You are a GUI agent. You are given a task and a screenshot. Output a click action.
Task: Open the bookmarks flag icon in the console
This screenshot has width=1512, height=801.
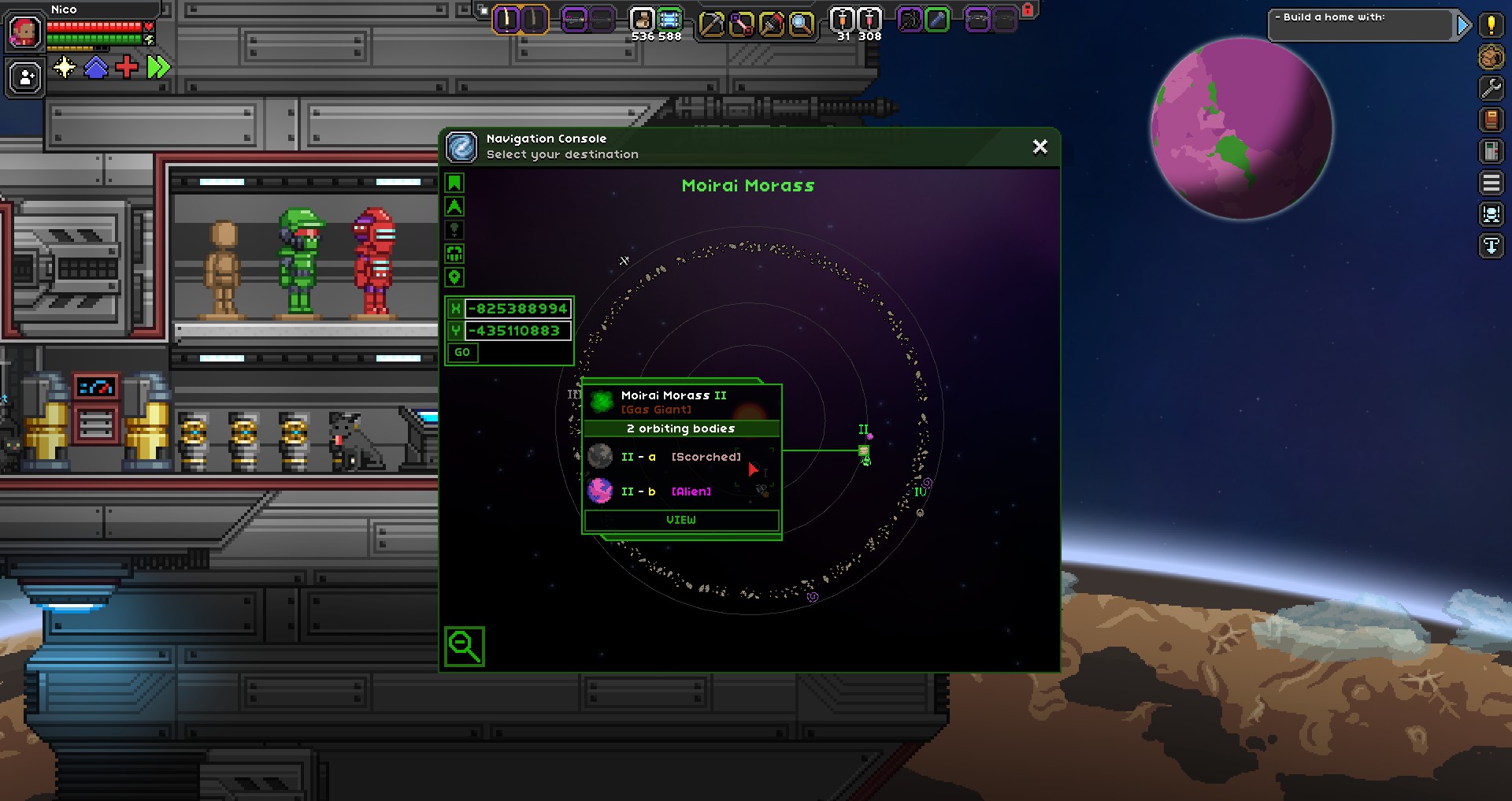pos(454,184)
